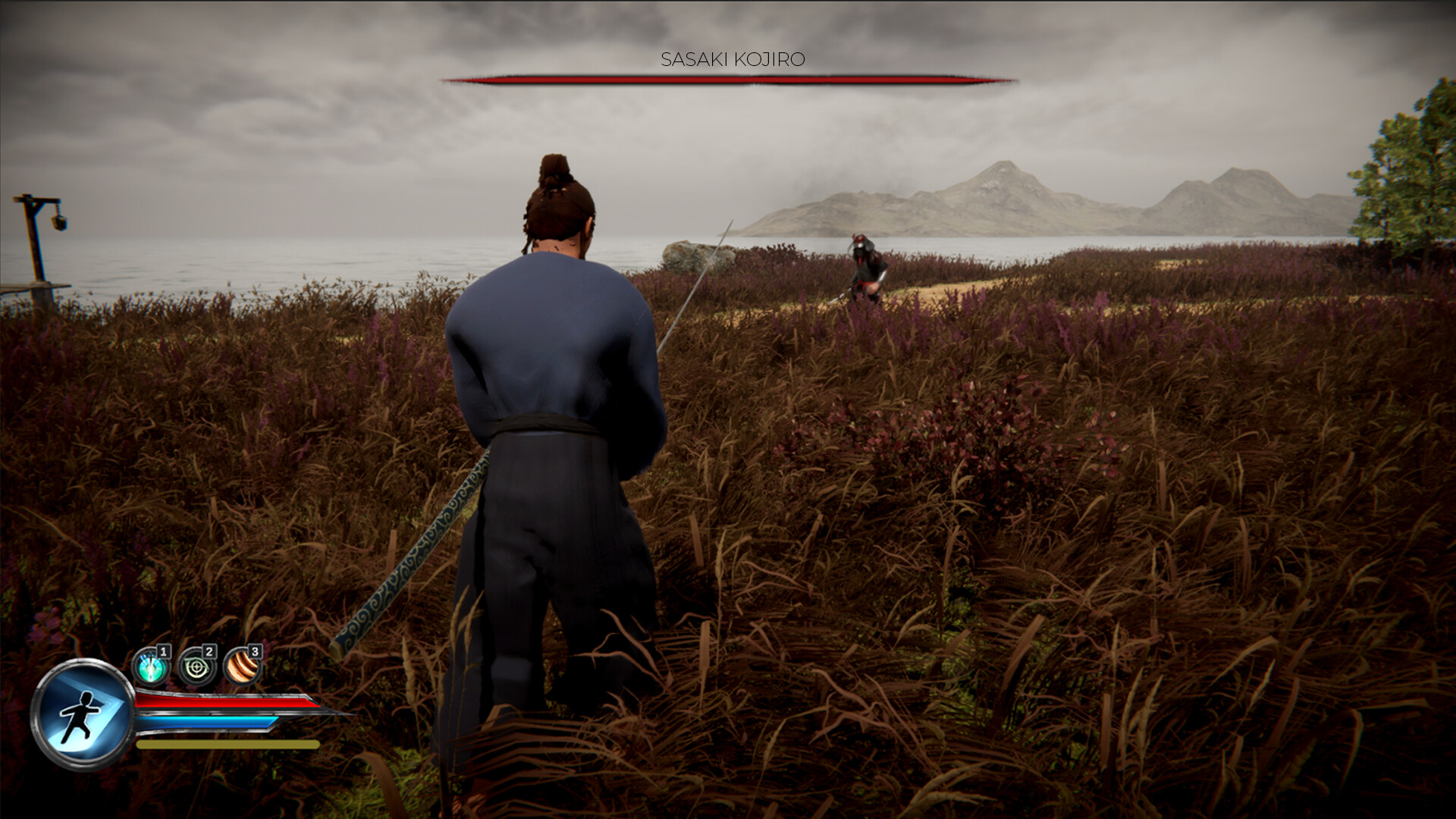Image resolution: width=1456 pixels, height=819 pixels.
Task: Toggle focus on Sasaki Kojiro's boss bar
Action: point(728,78)
